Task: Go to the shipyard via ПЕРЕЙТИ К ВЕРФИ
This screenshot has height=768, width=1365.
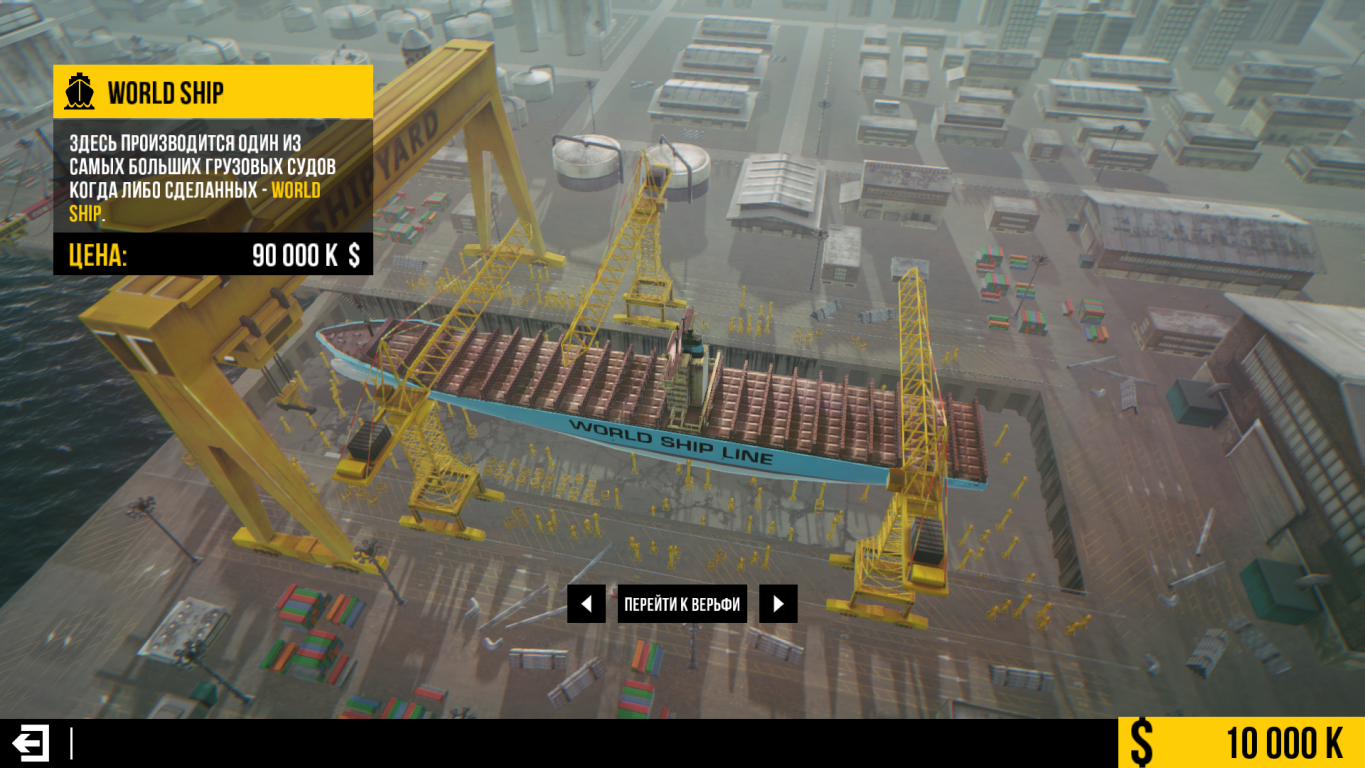Action: tap(682, 604)
